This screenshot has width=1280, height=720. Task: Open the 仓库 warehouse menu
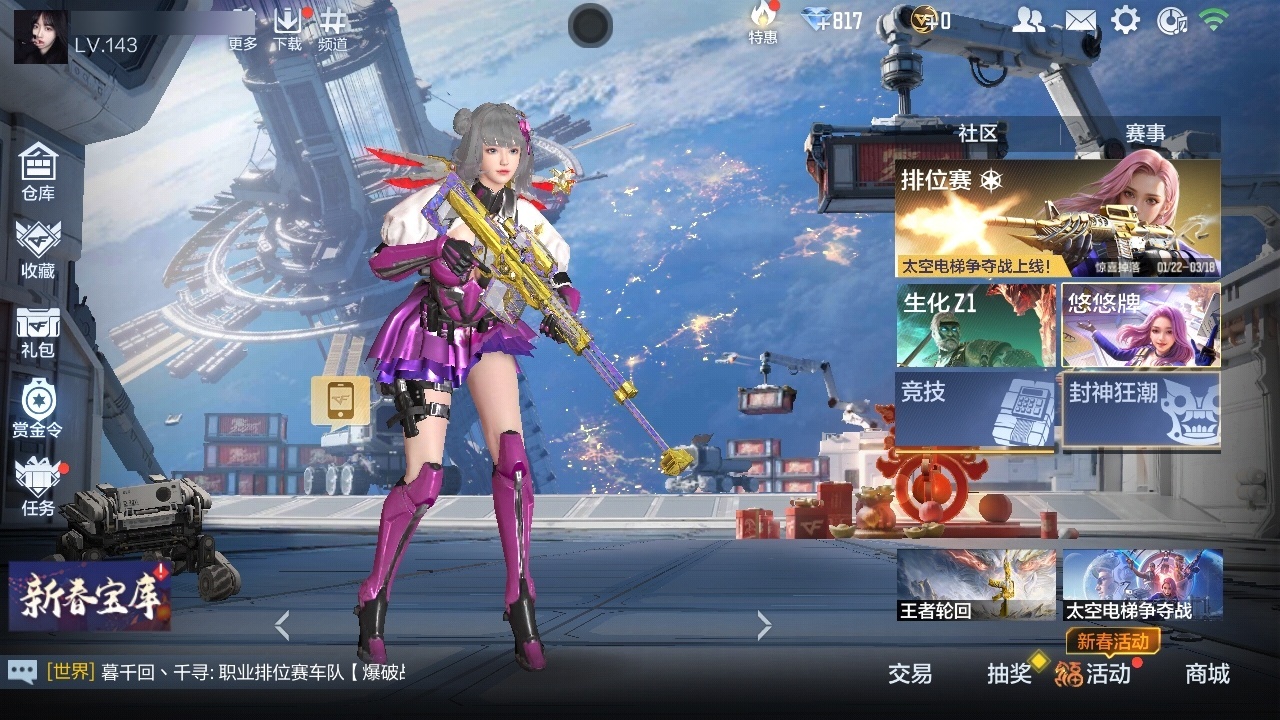pos(38,172)
